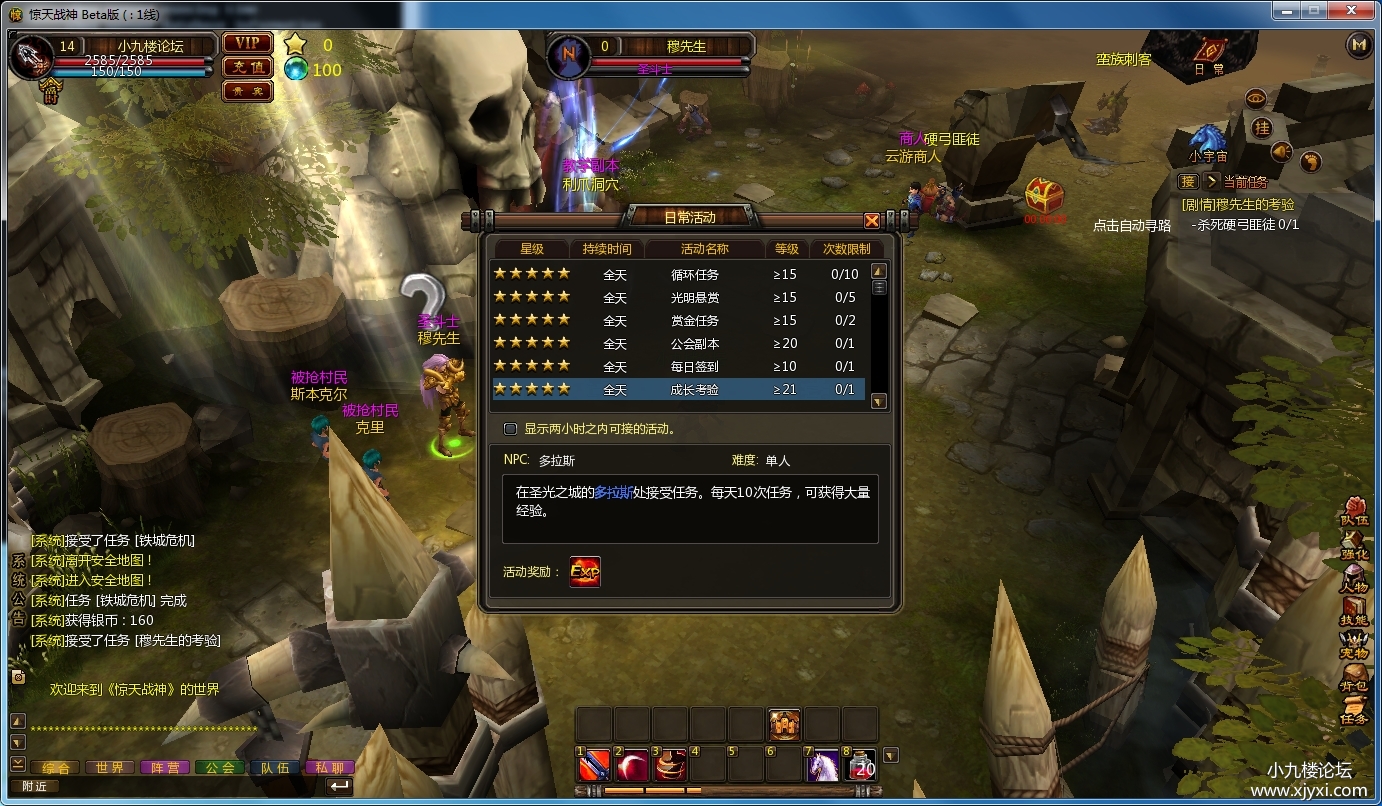Open the VIP button
The width and height of the screenshot is (1382, 806).
point(247,43)
